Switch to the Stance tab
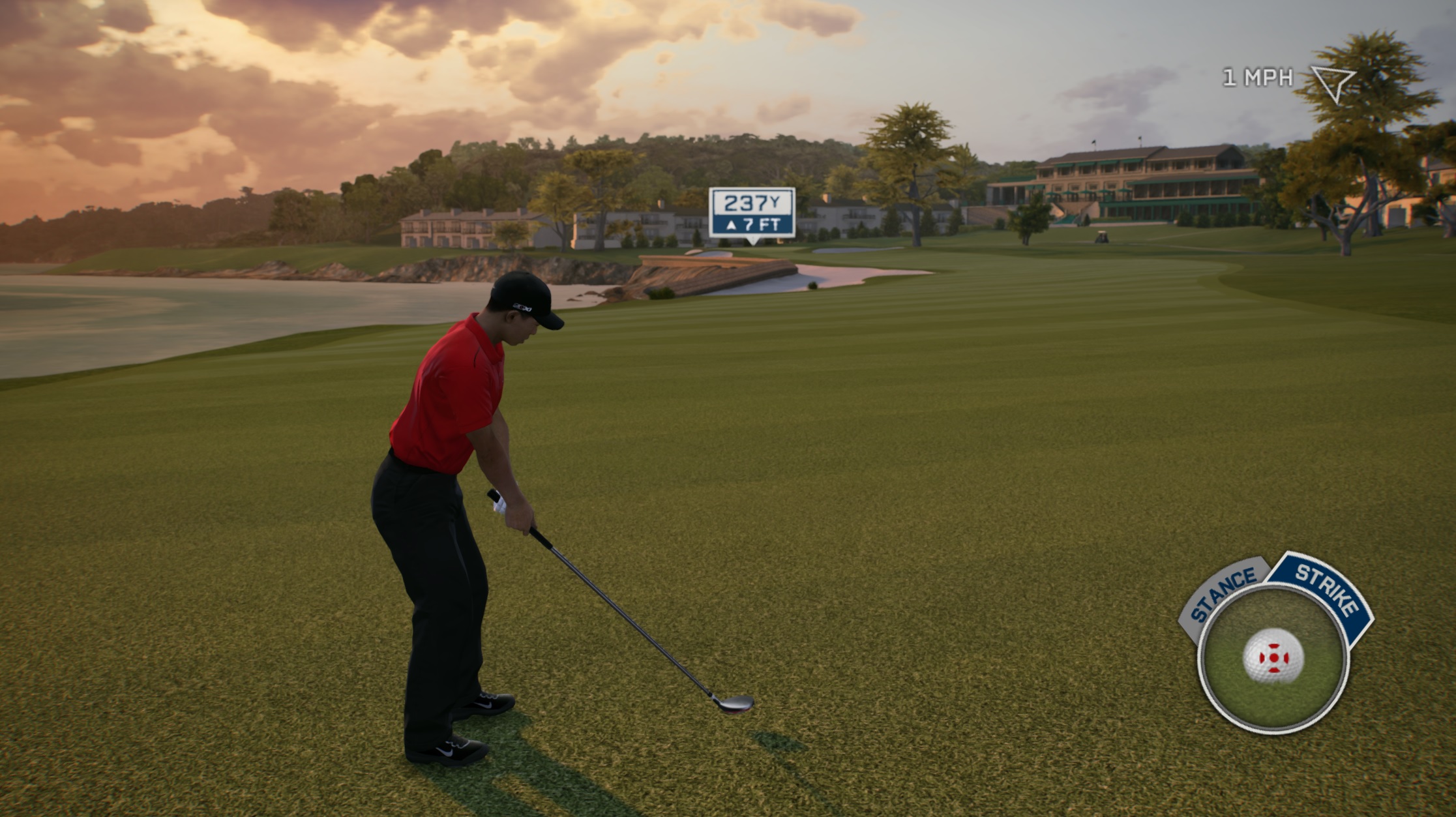The image size is (1456, 817). point(1223,595)
